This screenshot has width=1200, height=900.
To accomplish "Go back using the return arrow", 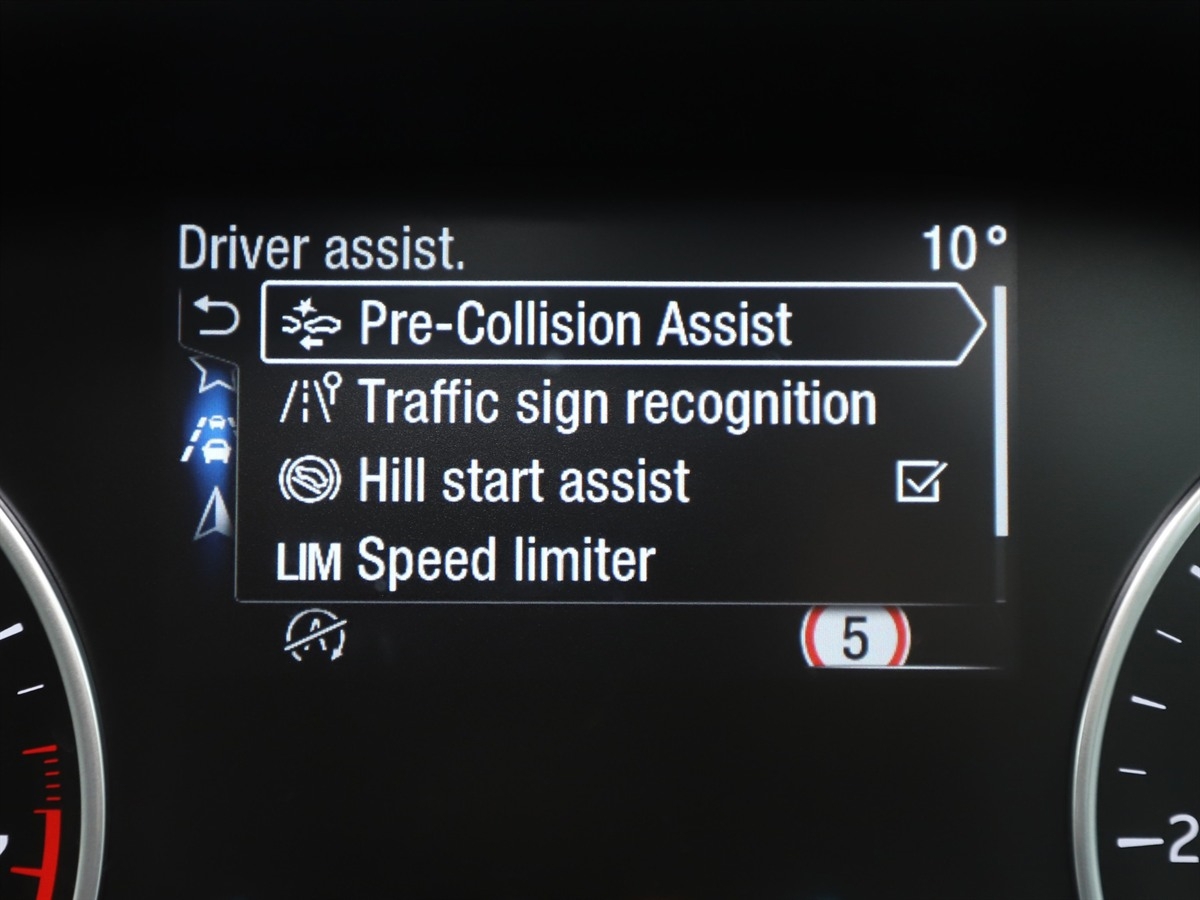I will (x=218, y=320).
